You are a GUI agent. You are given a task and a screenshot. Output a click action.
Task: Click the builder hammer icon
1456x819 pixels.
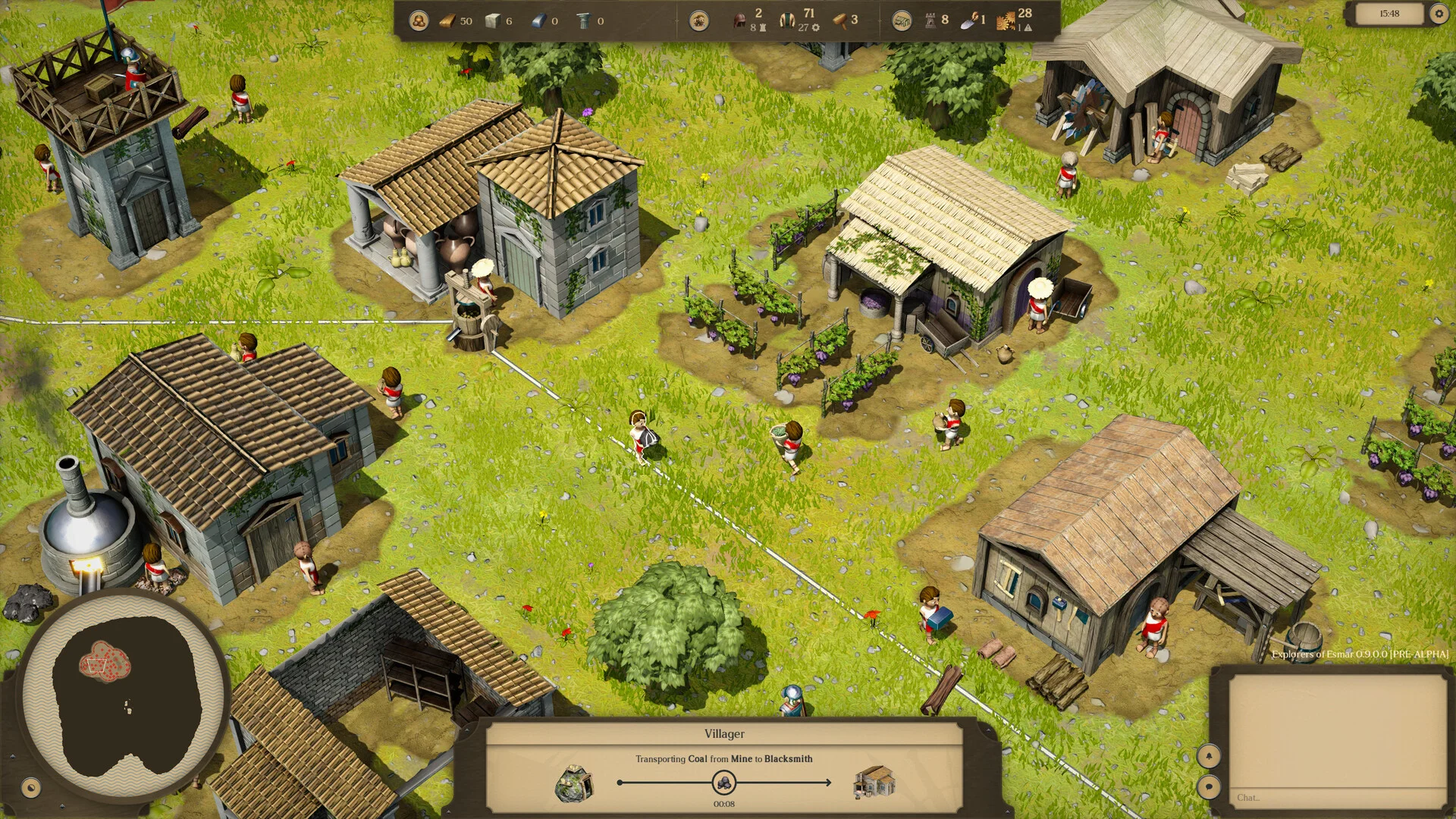tap(839, 20)
